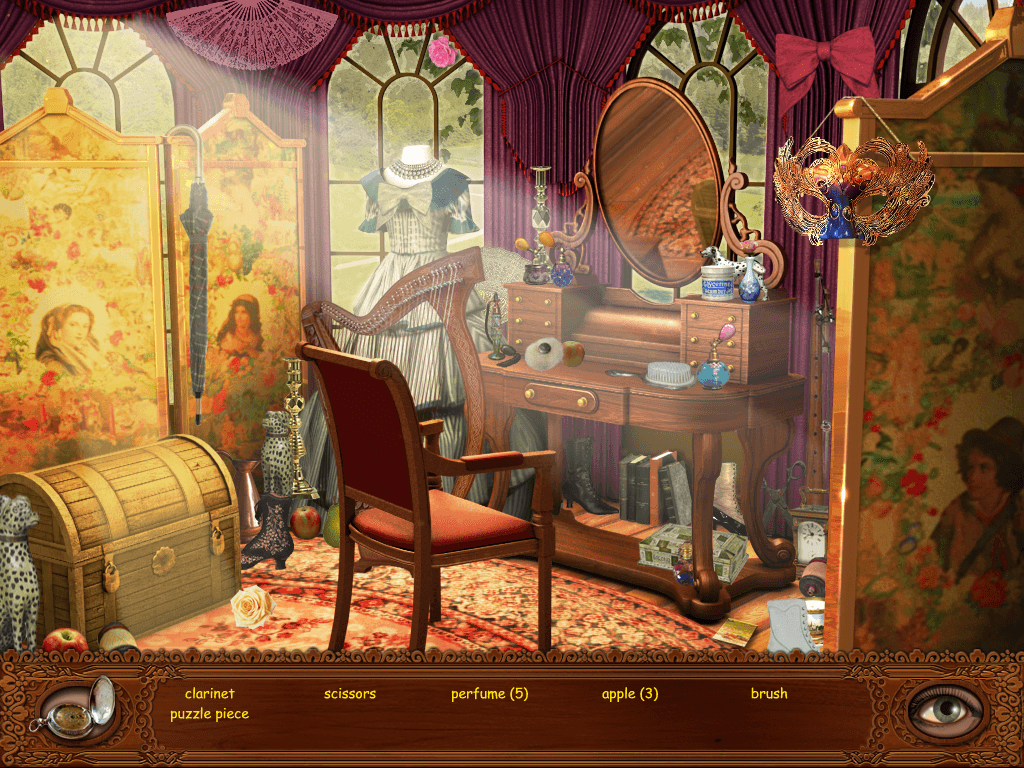Pick 'brush' in the object list
Viewport: 1024px width, 768px height.
point(769,693)
